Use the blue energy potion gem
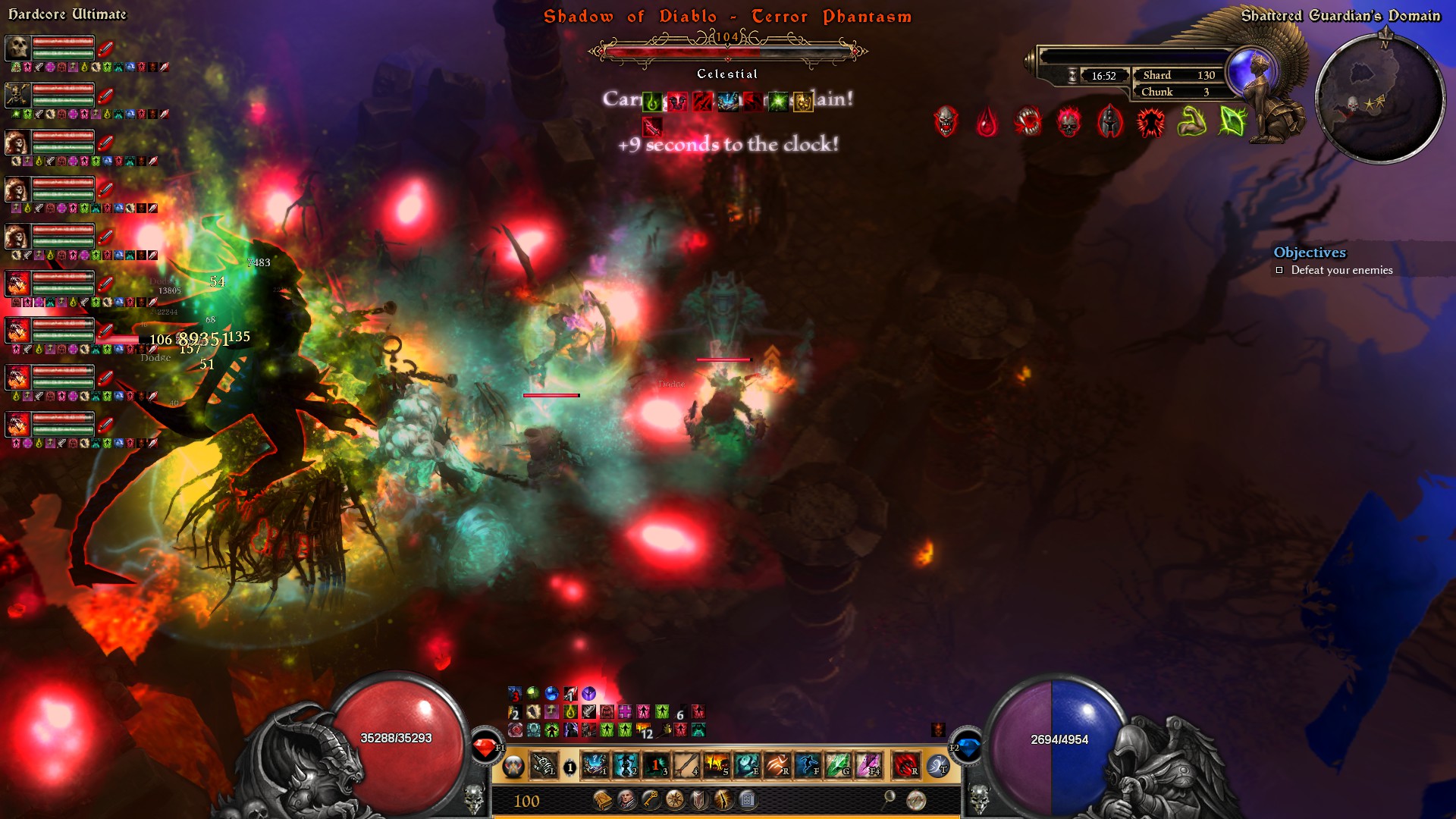Viewport: 1456px width, 819px height. 968,747
